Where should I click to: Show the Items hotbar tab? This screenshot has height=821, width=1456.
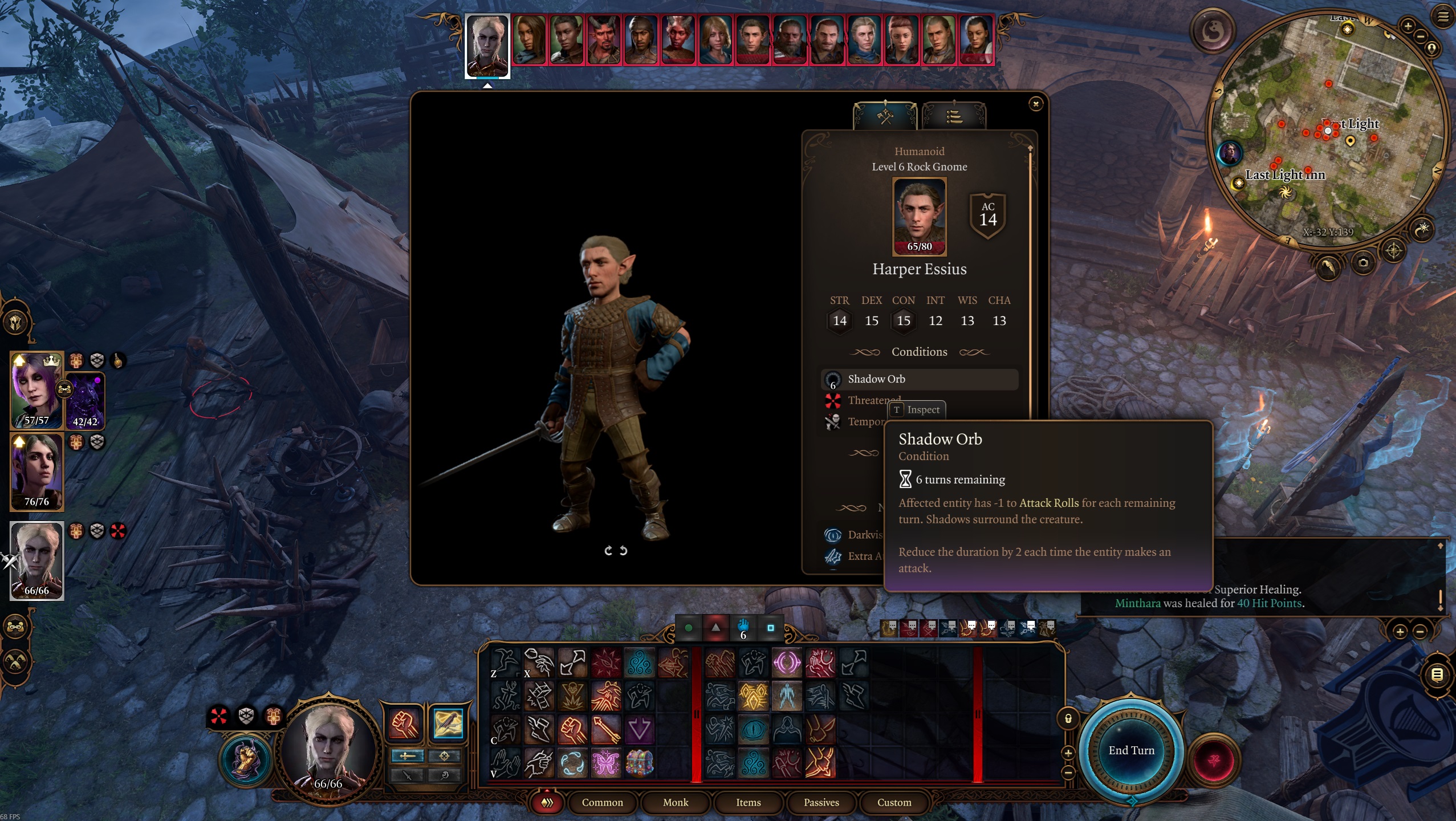pyautogui.click(x=748, y=802)
